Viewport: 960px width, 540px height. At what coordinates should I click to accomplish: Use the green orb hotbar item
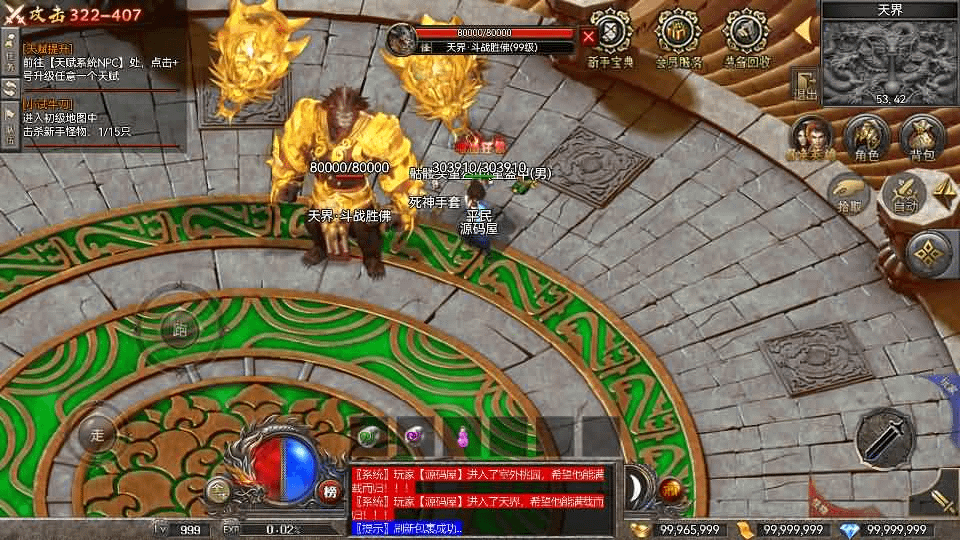click(369, 436)
